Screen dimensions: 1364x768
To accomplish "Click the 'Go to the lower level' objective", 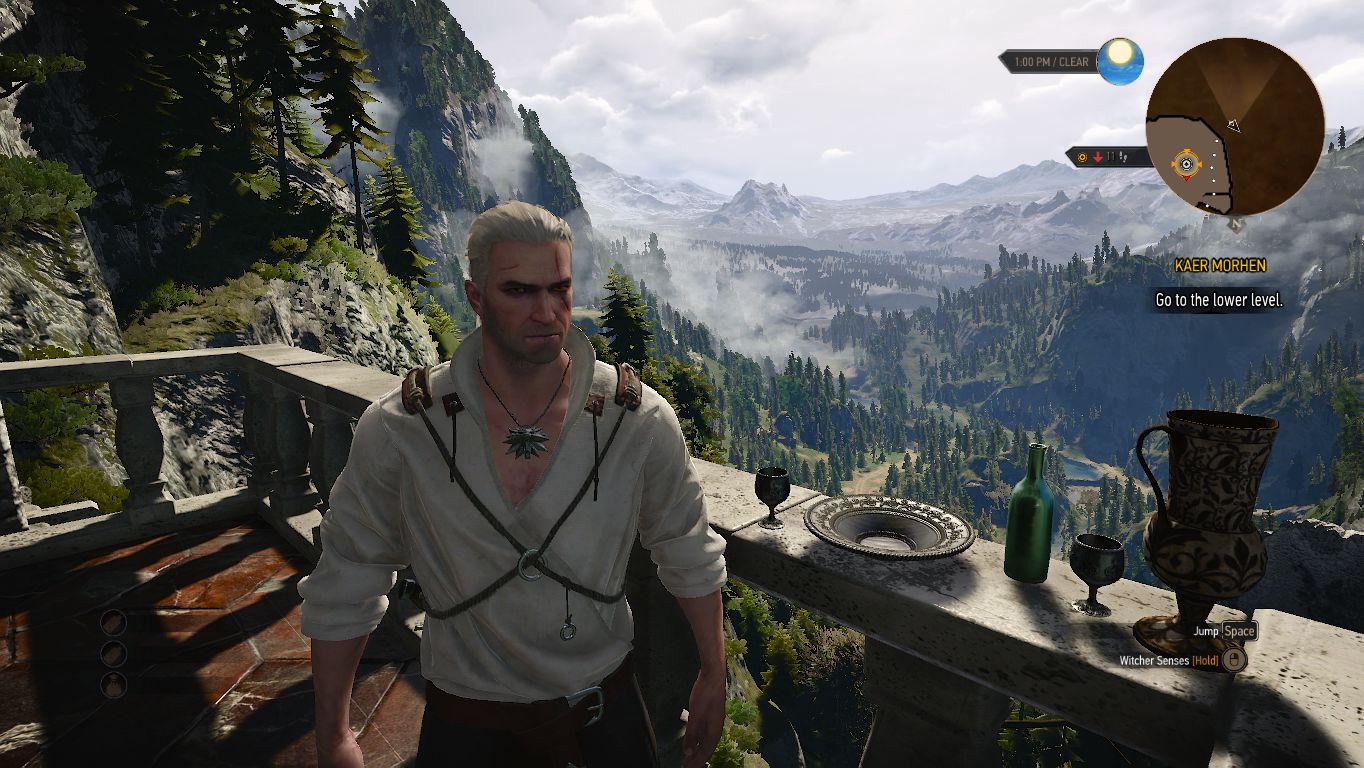I will tap(1218, 300).
